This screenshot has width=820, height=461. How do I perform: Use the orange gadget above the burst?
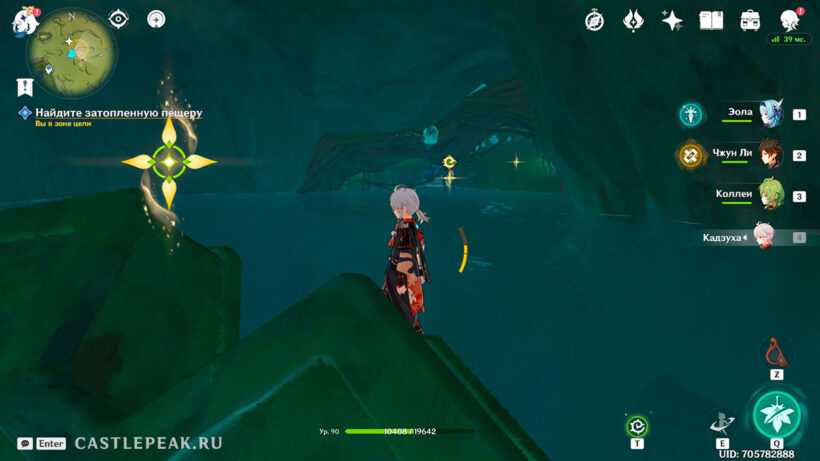[776, 353]
